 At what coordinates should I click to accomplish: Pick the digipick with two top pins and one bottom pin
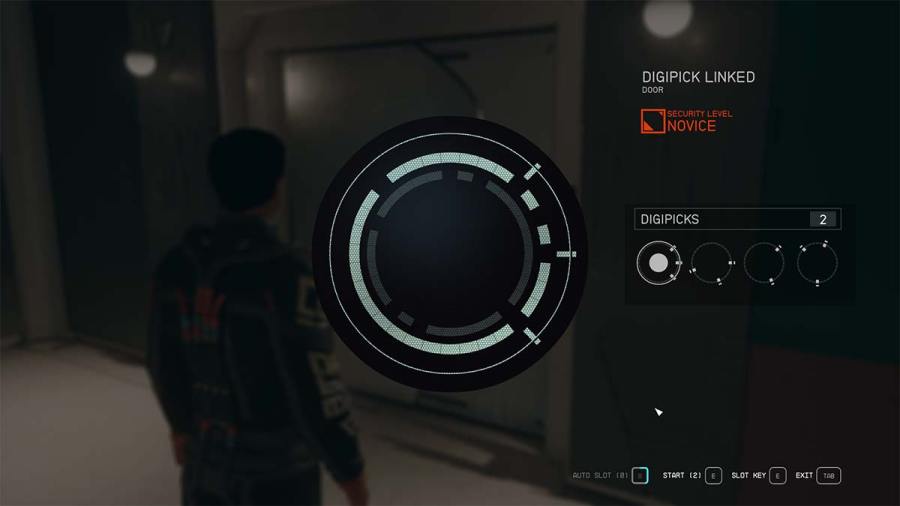pyautogui.click(x=817, y=263)
